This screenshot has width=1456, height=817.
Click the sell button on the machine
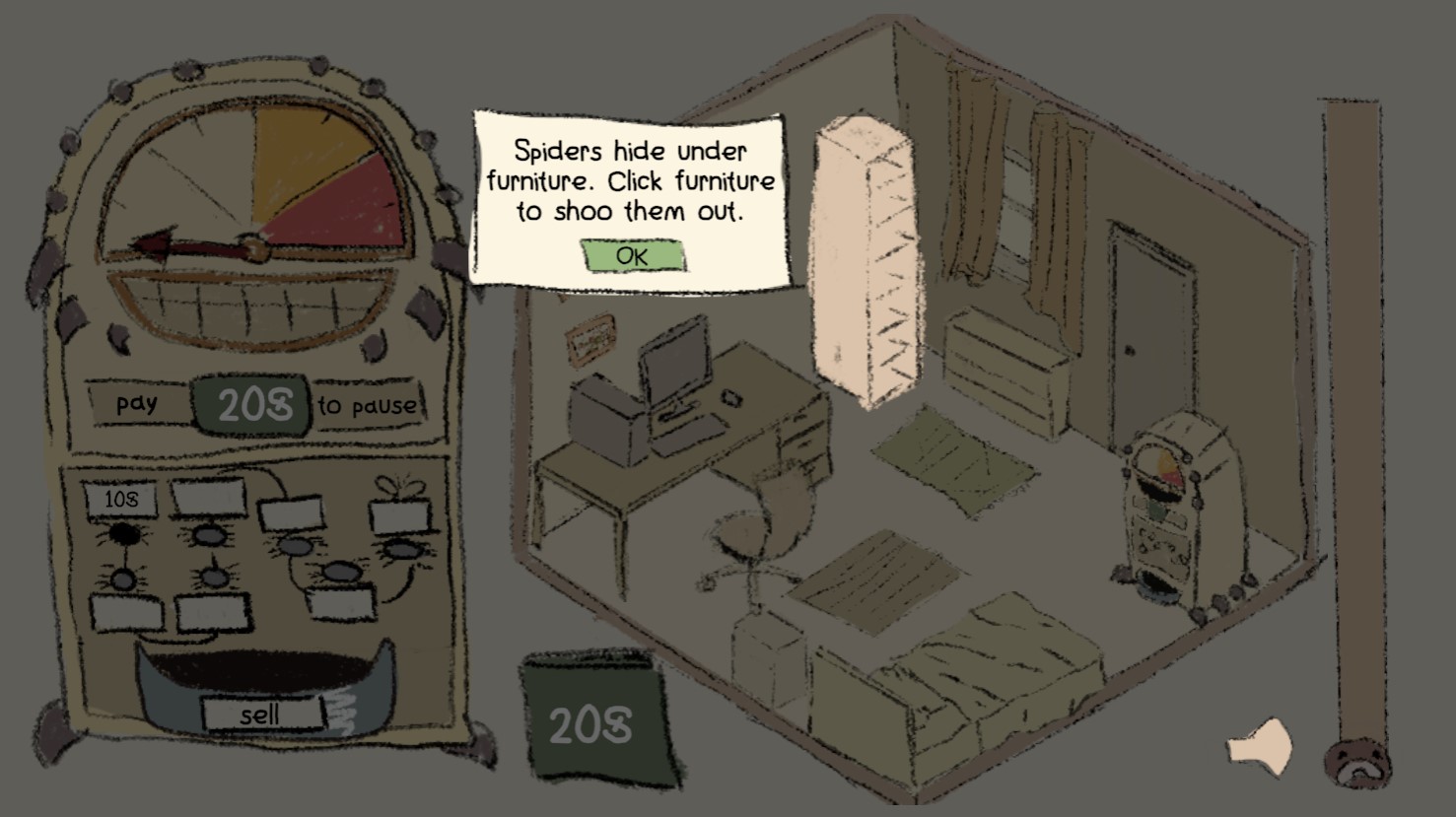[262, 715]
